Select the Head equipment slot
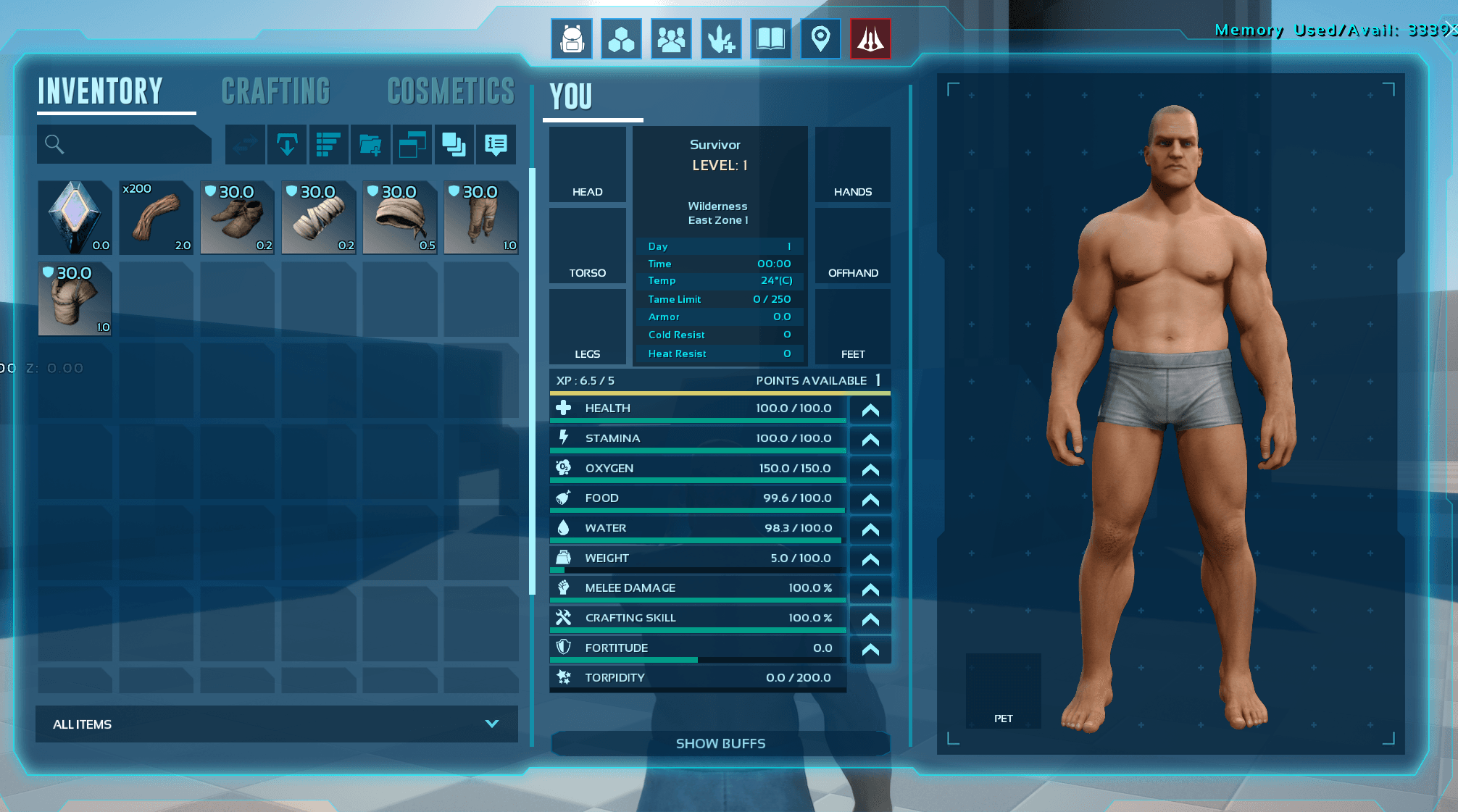 [587, 164]
